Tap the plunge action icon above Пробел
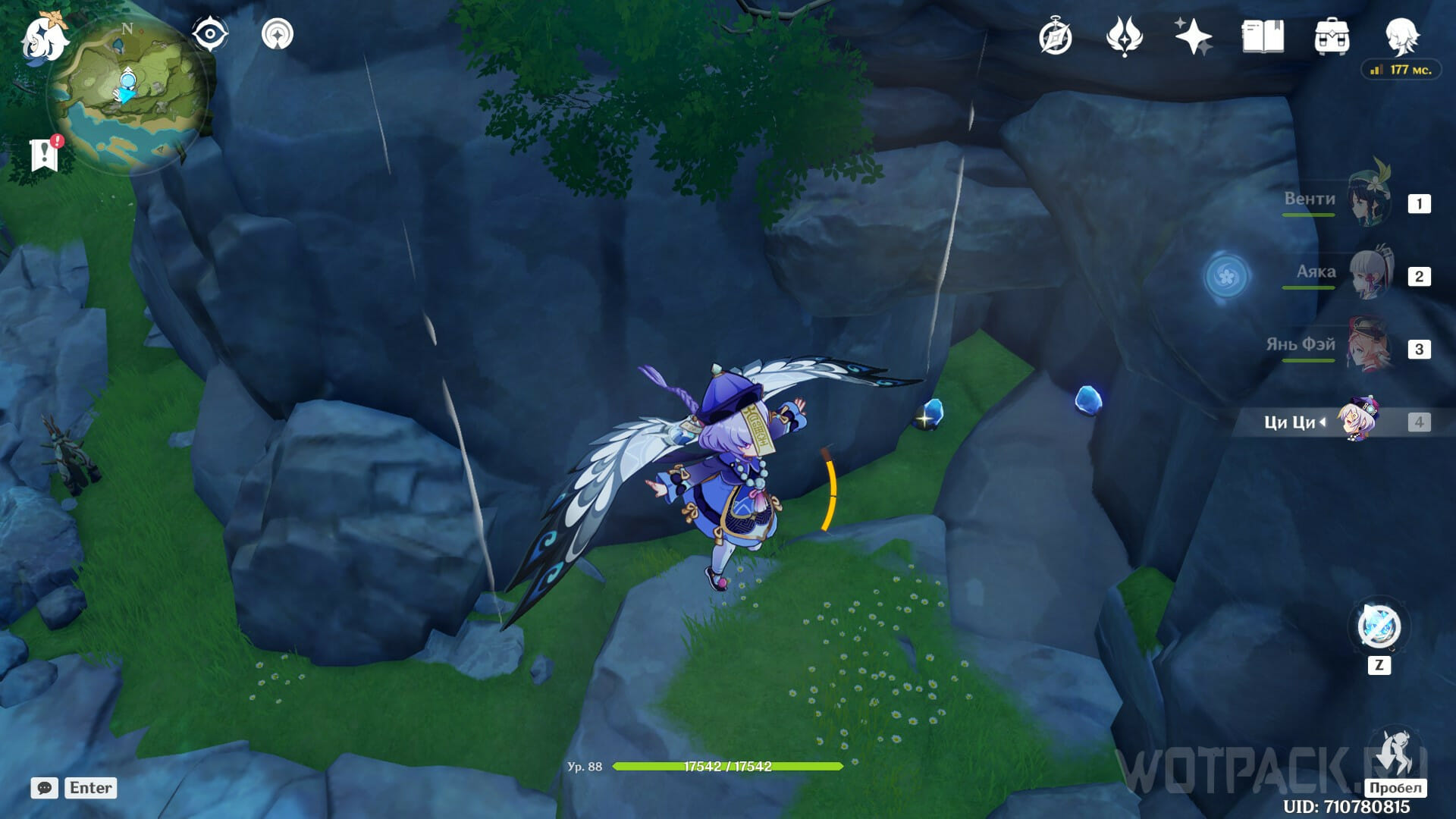Screen dimensions: 1456x819 pos(1395,752)
